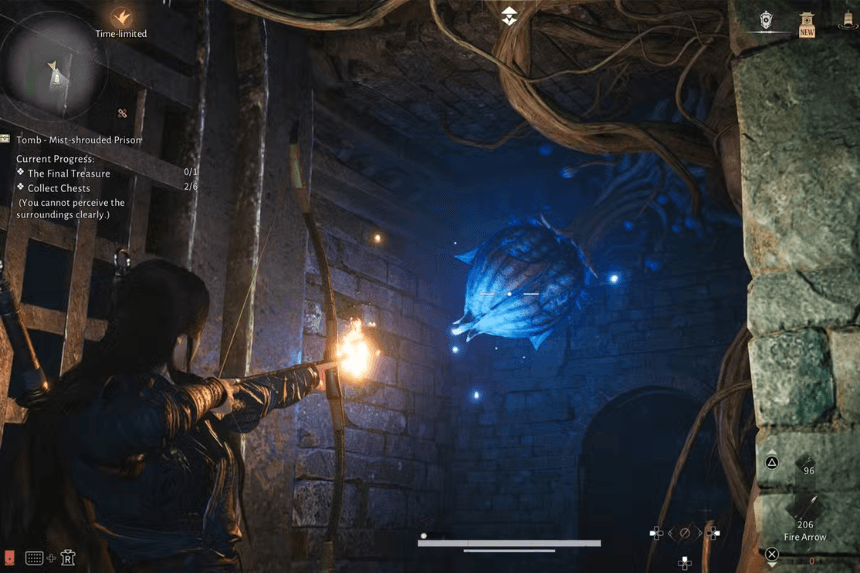Click the red card icon at the bottom left
The height and width of the screenshot is (573, 860).
[9, 557]
